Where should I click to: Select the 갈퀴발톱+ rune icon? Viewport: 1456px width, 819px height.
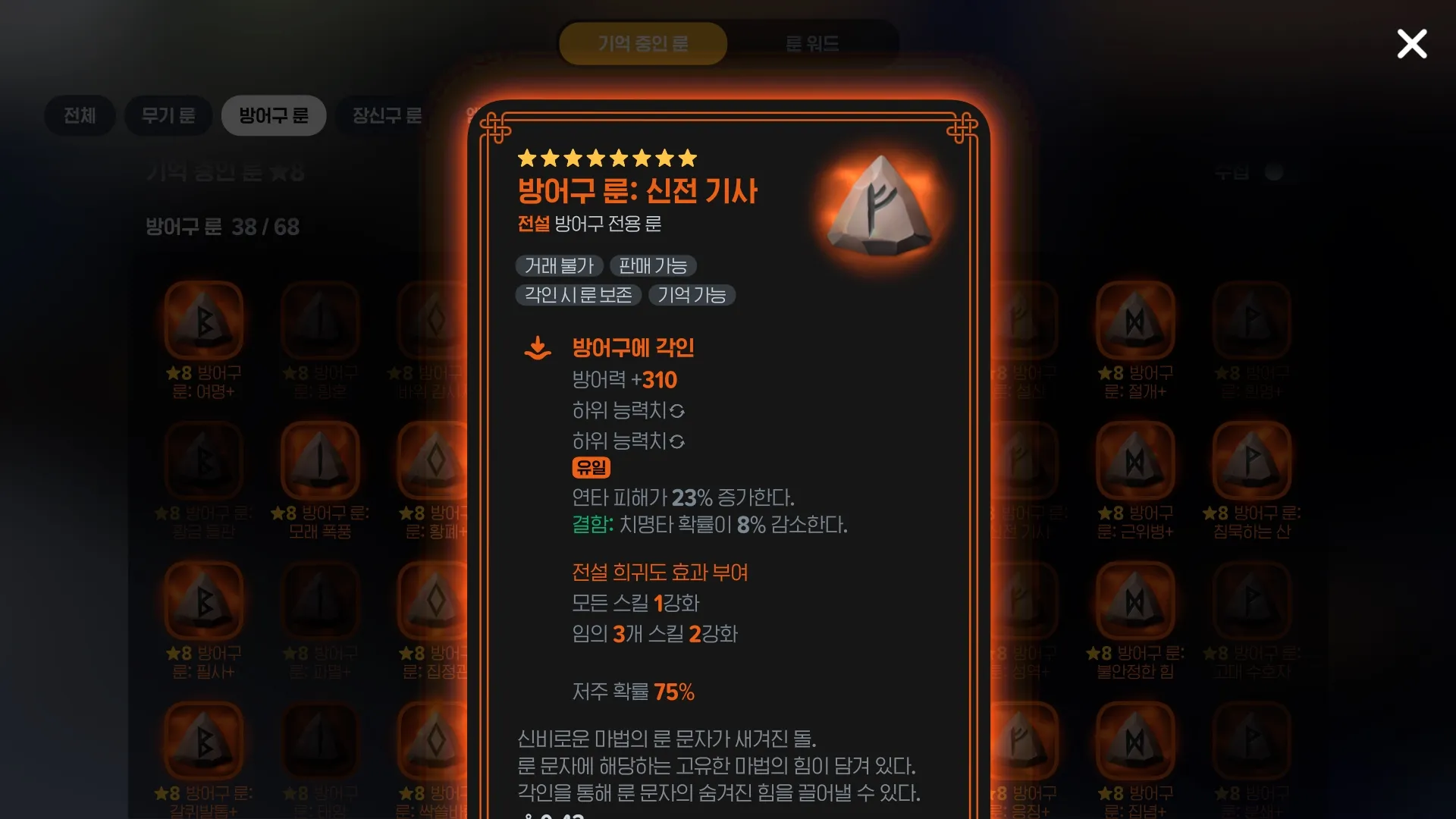pos(203,739)
